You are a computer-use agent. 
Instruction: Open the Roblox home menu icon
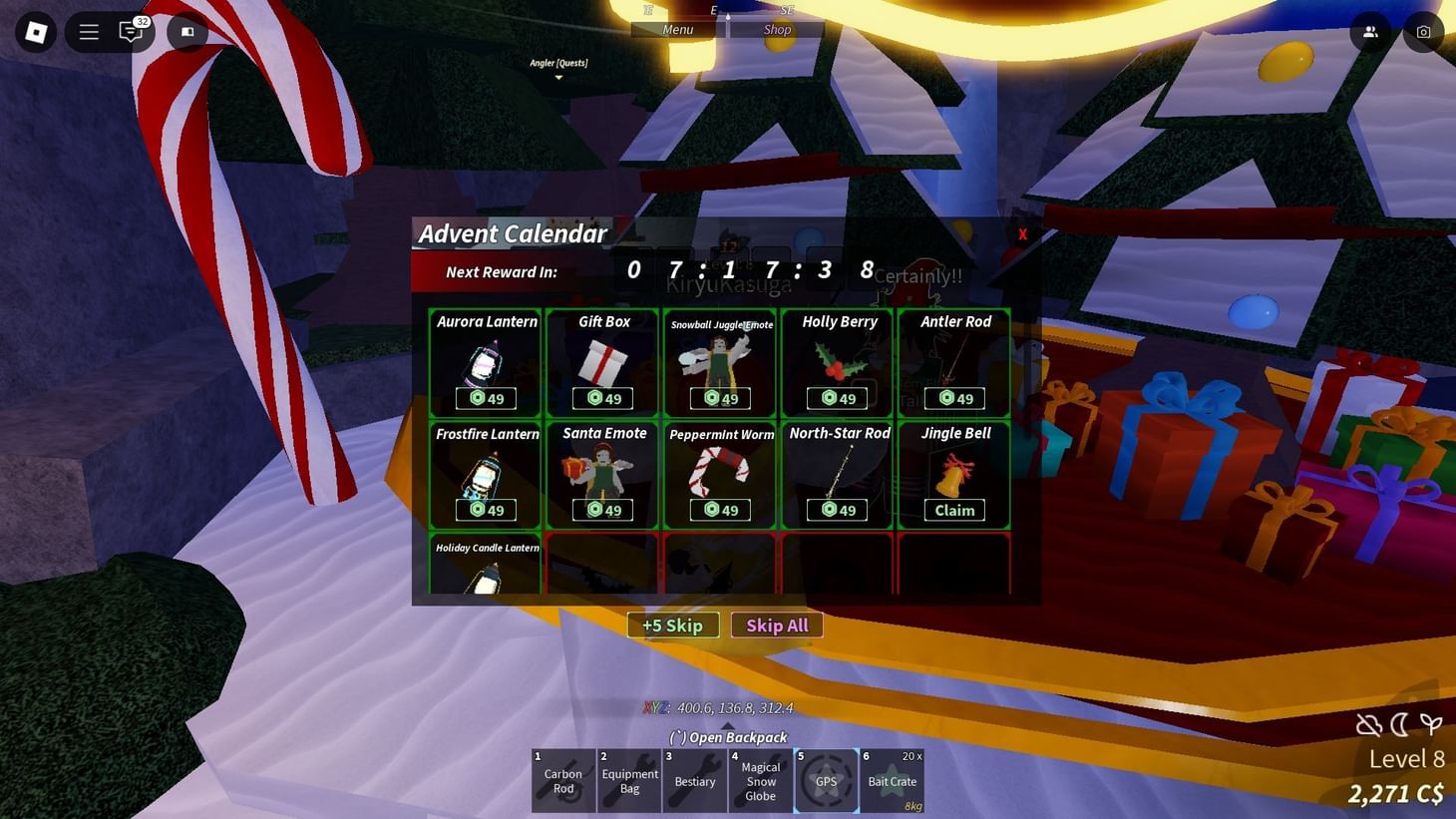[36, 31]
